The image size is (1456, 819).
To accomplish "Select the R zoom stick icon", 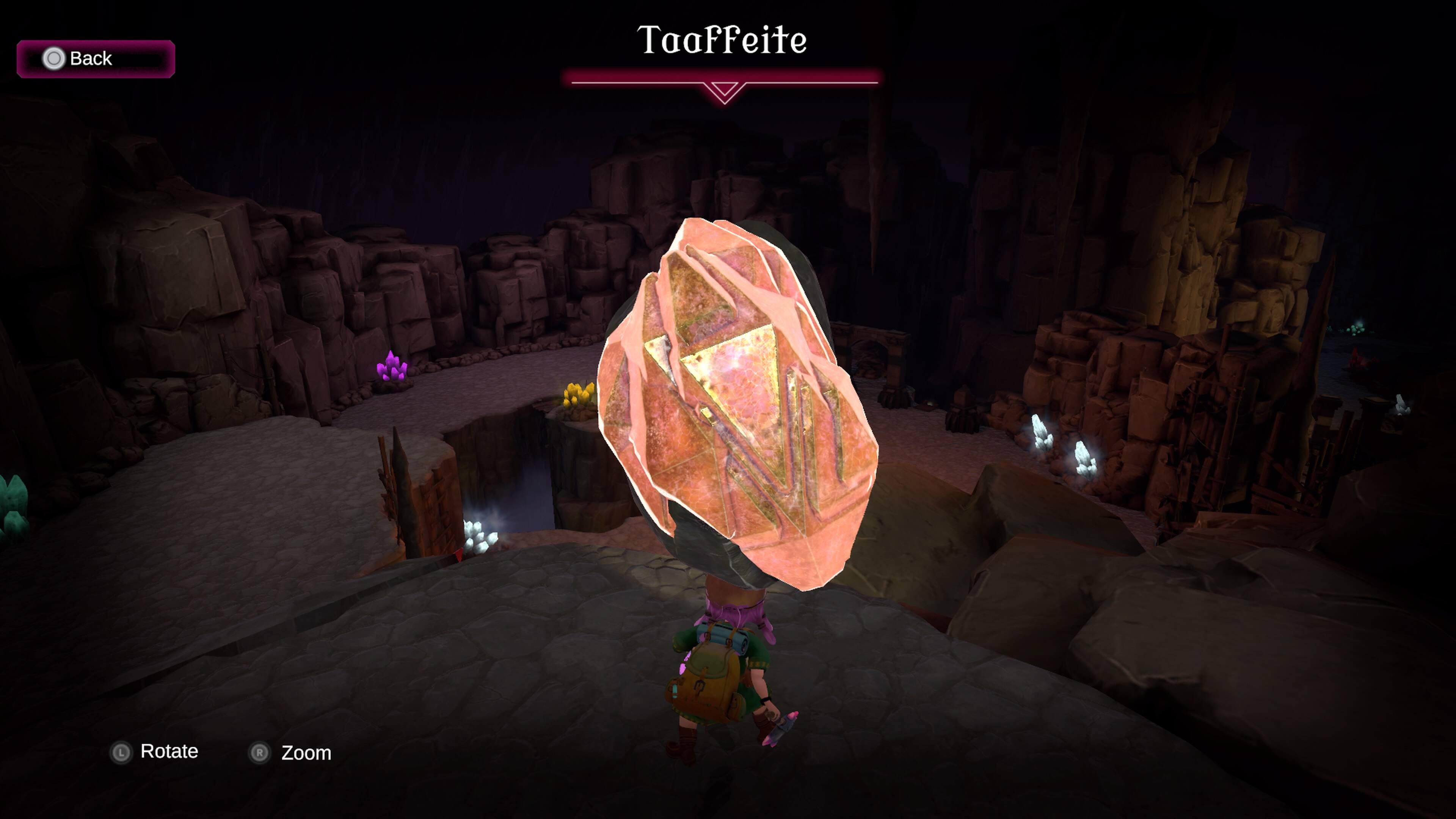I will click(258, 753).
